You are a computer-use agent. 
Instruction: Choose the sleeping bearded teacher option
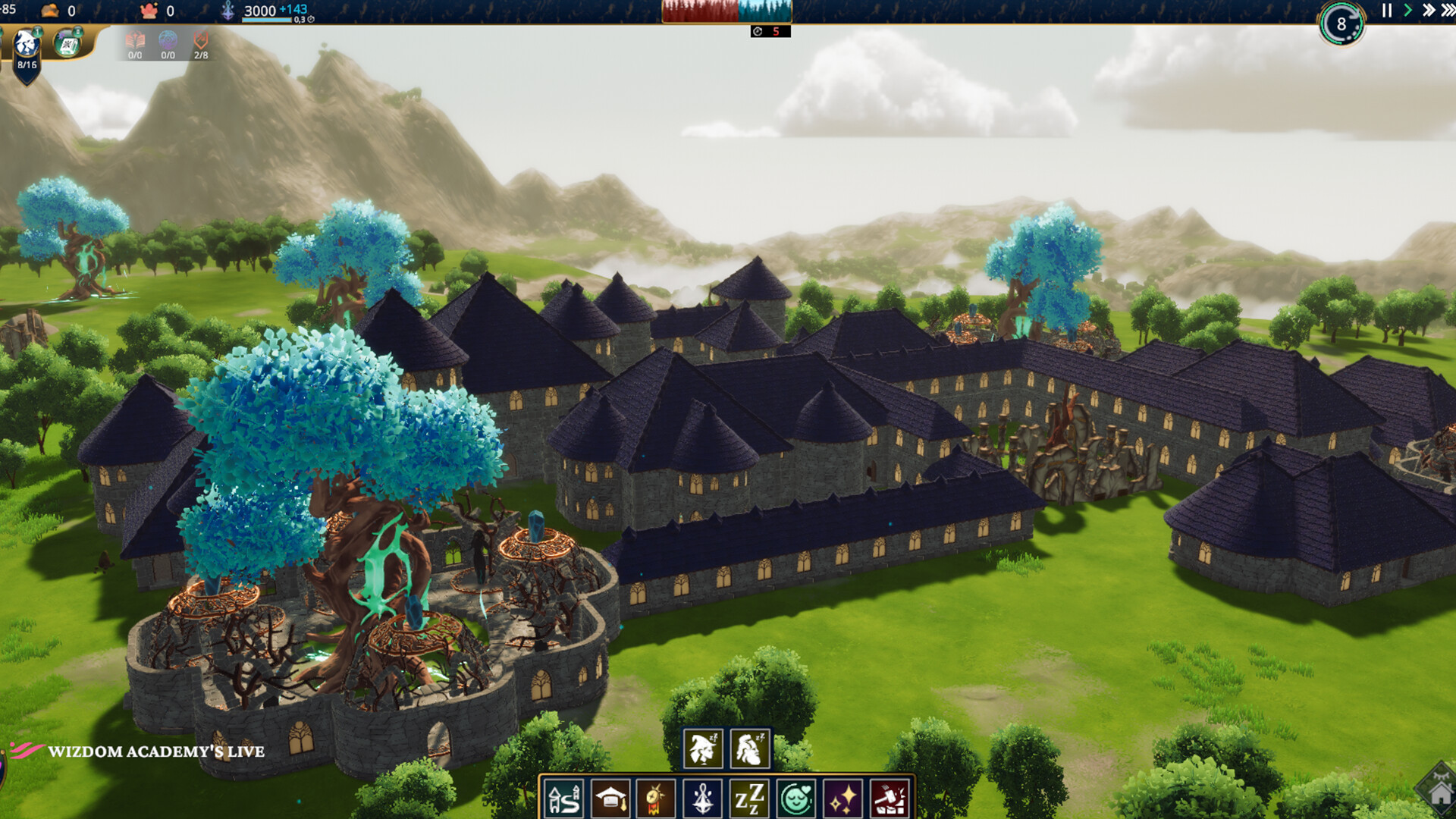(750, 748)
